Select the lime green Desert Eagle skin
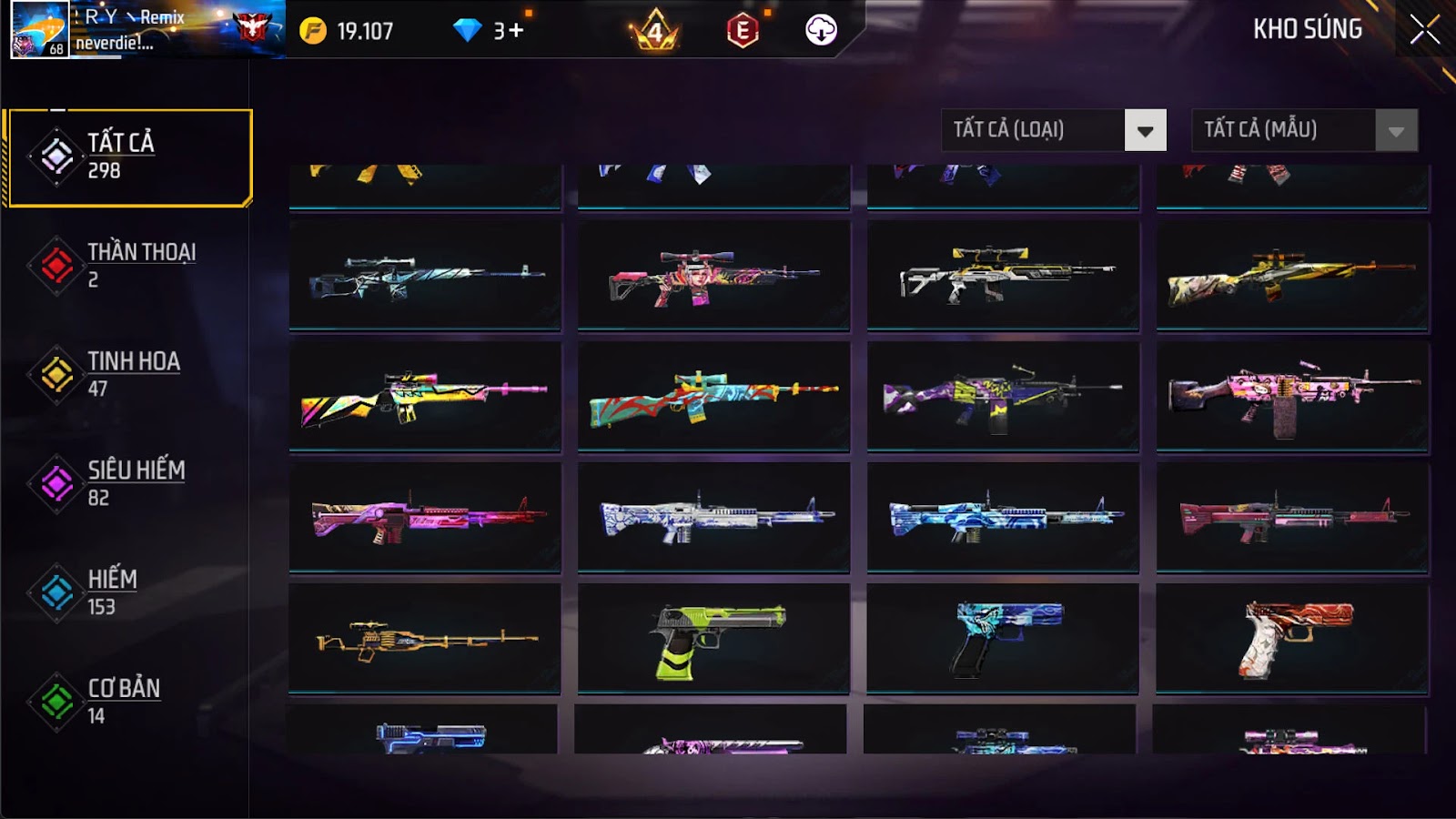This screenshot has width=1456, height=819. click(713, 639)
